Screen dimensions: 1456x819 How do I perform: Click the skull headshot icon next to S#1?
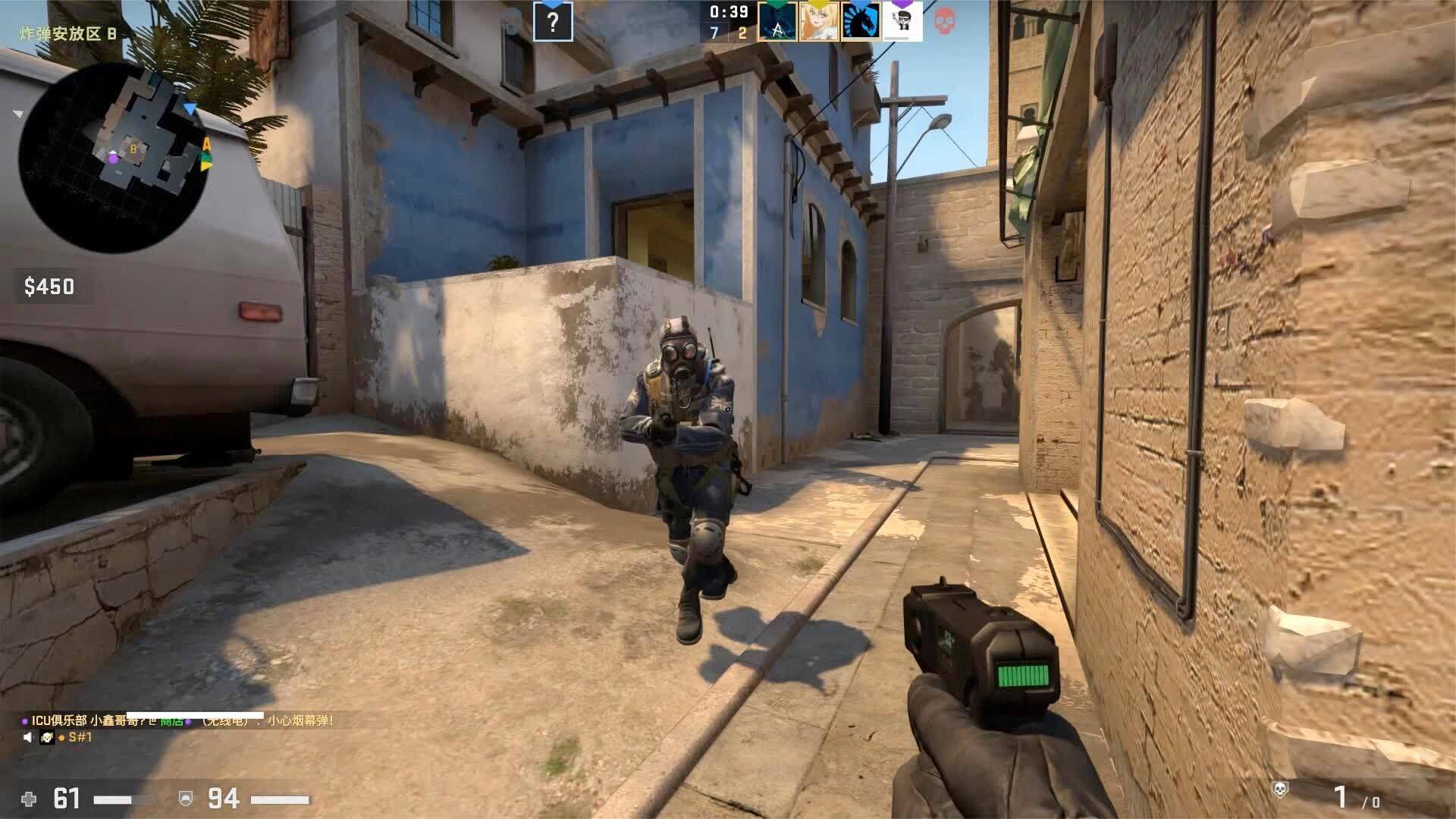pos(47,737)
